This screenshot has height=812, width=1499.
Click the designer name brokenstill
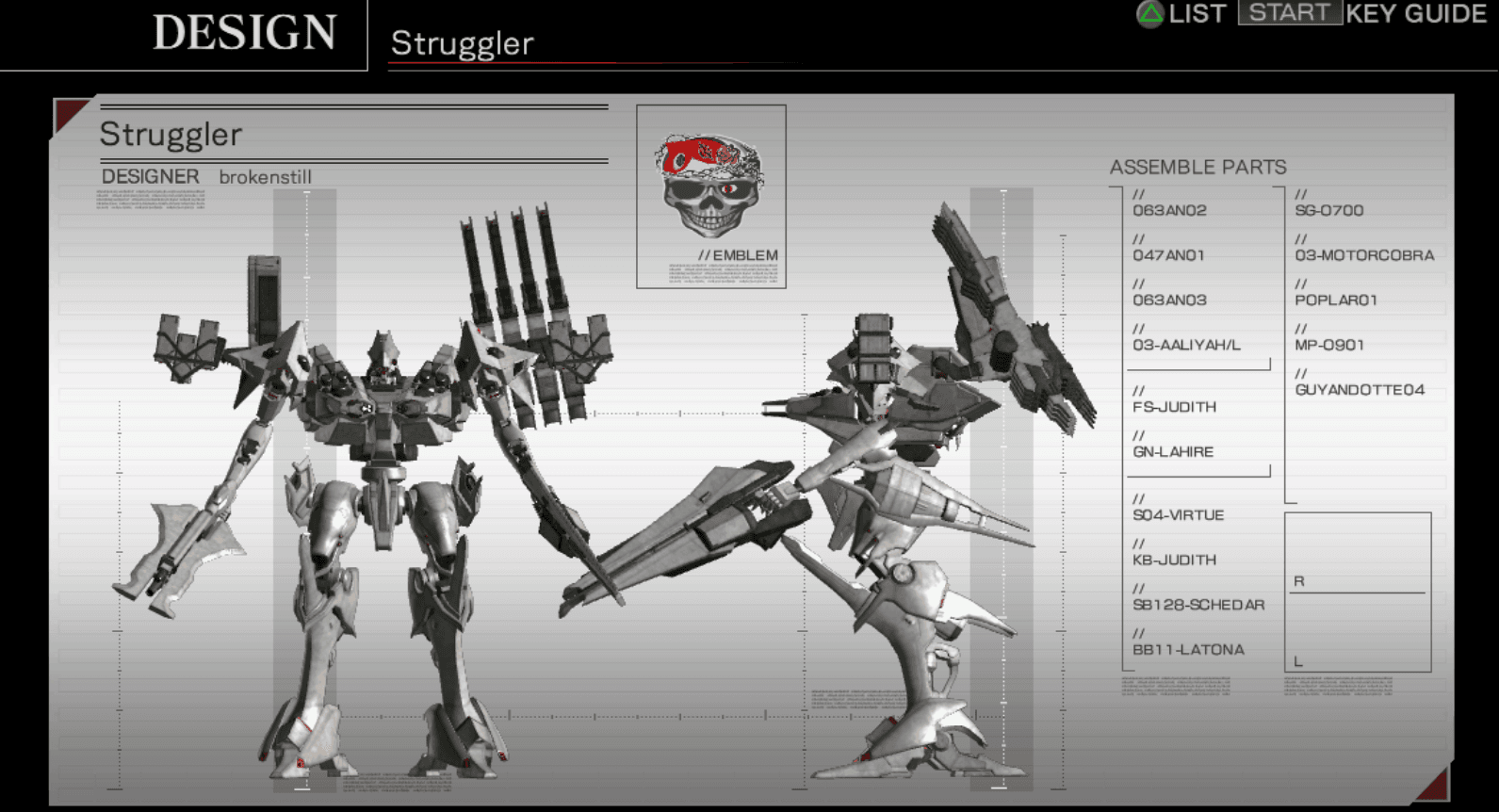(266, 177)
